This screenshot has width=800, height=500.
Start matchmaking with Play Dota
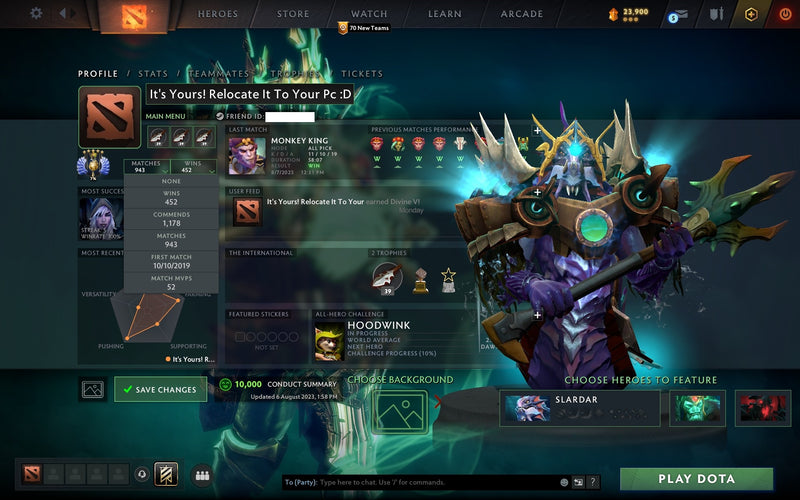click(697, 479)
